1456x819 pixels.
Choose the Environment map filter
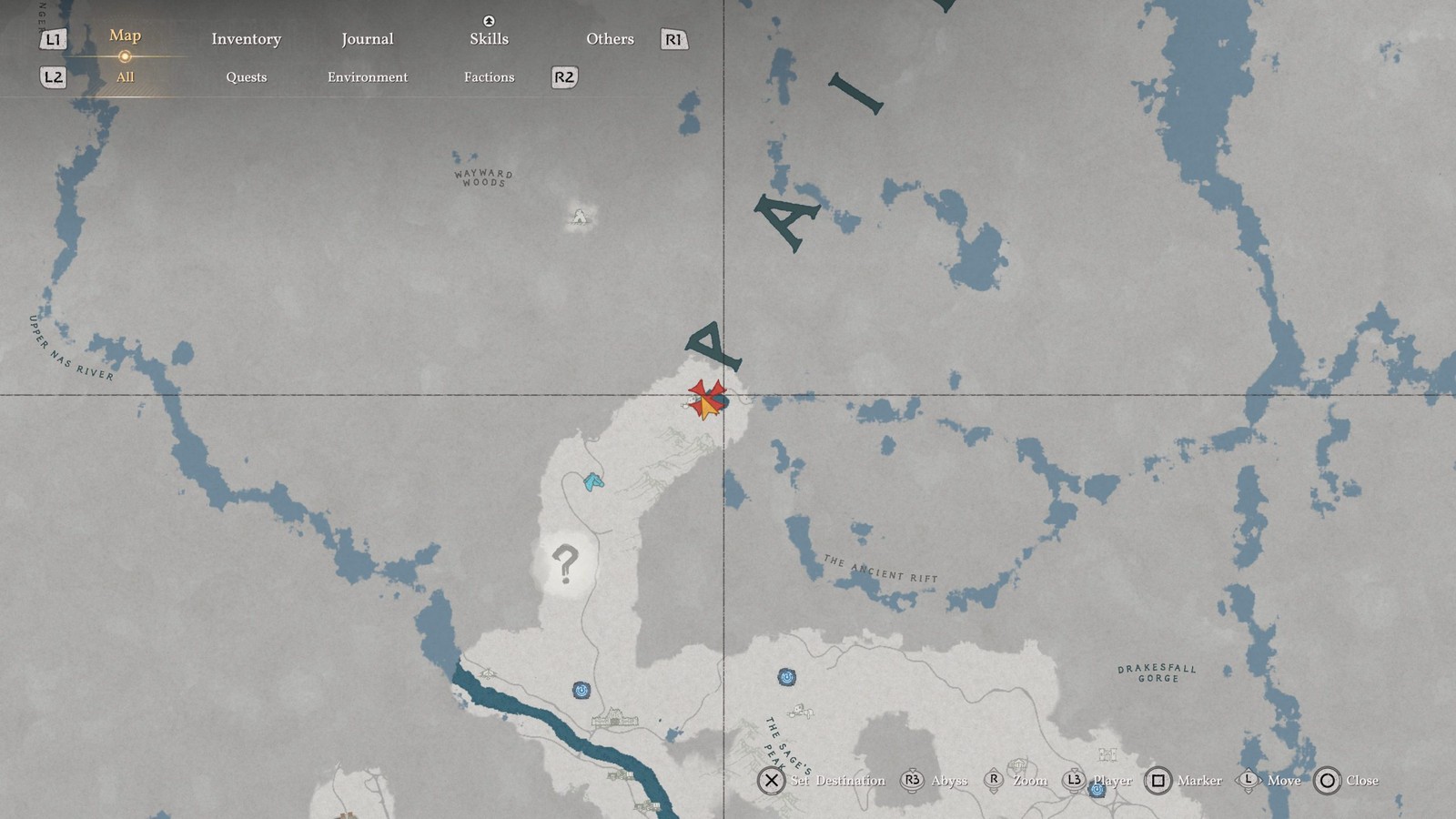point(367,77)
